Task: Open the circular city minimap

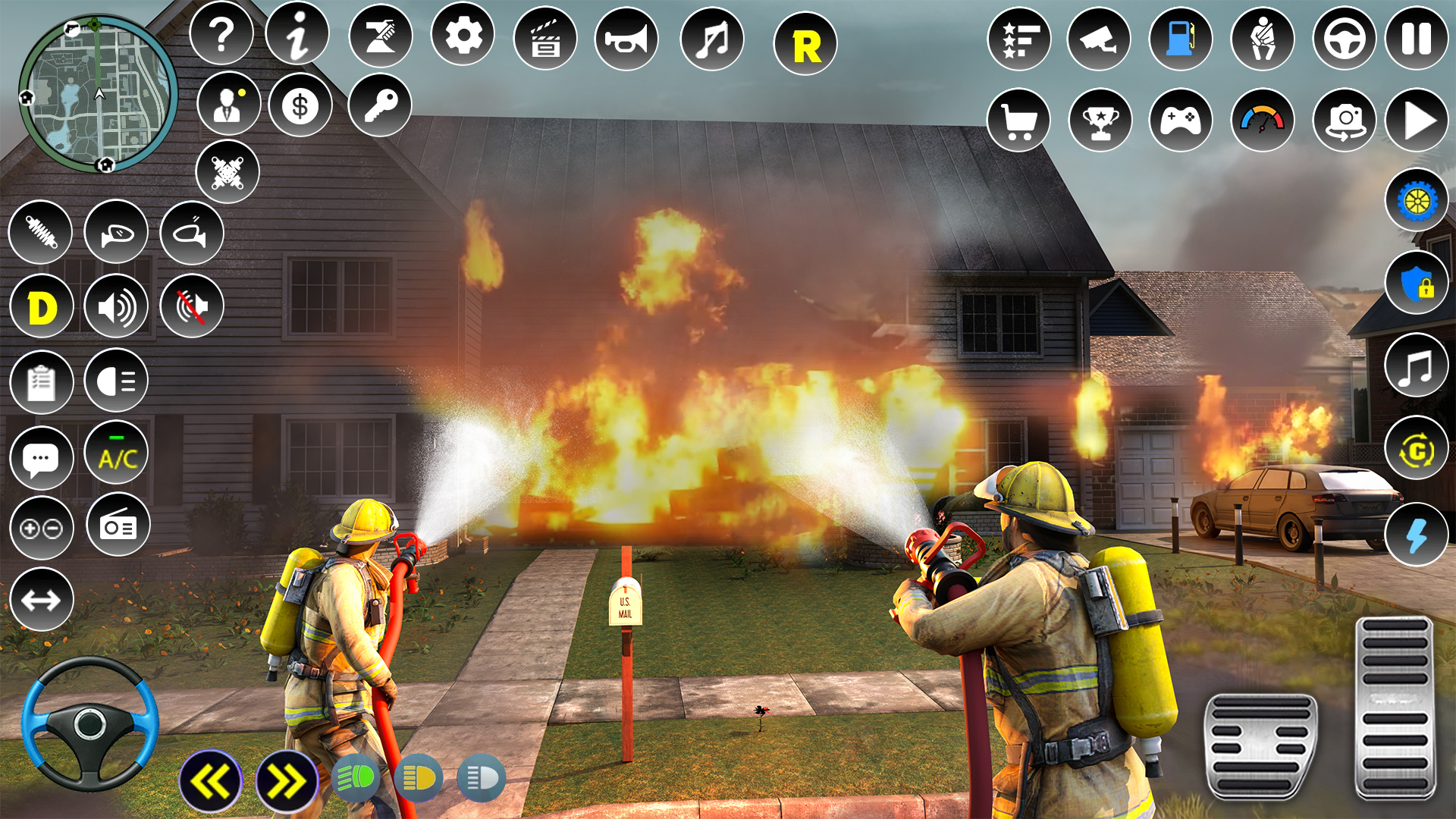Action: (x=98, y=94)
